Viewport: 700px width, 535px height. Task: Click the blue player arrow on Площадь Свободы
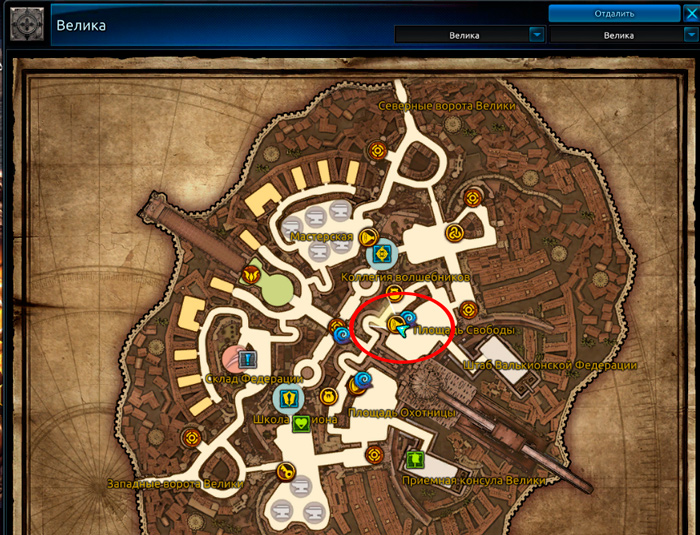[x=401, y=327]
